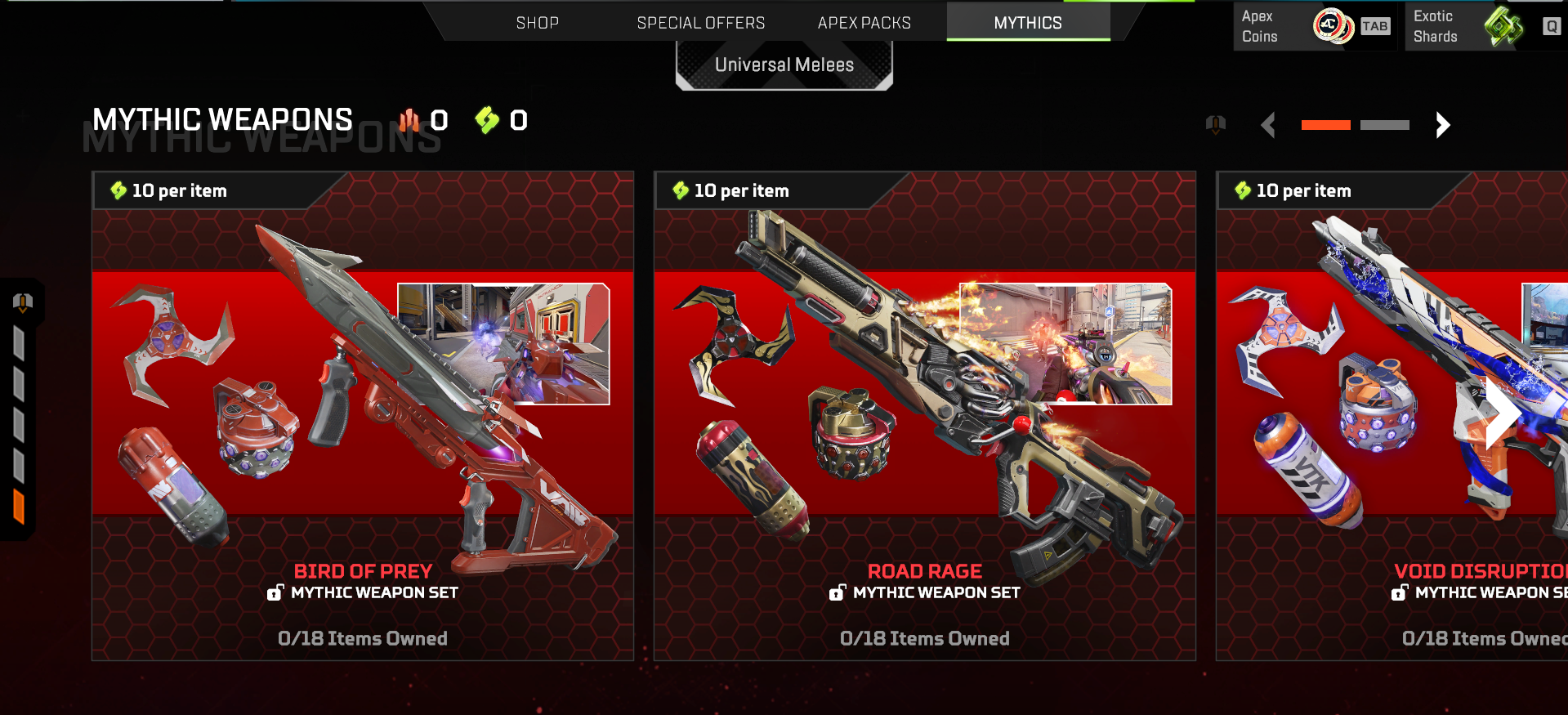This screenshot has width=1568, height=715.
Task: Switch to the Shop tab
Action: [x=537, y=23]
